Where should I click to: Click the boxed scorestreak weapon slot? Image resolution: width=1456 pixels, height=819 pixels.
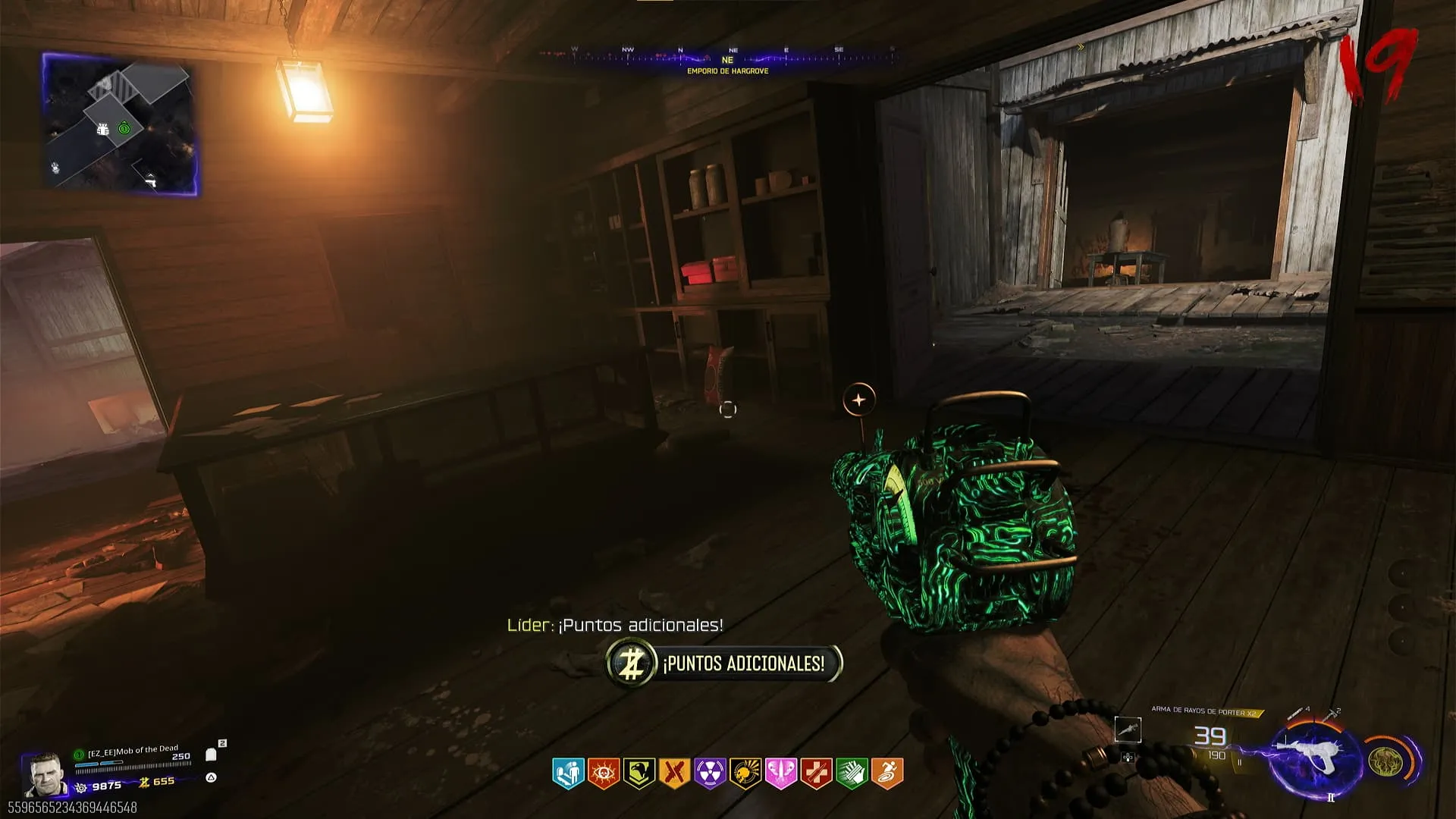pyautogui.click(x=1128, y=730)
